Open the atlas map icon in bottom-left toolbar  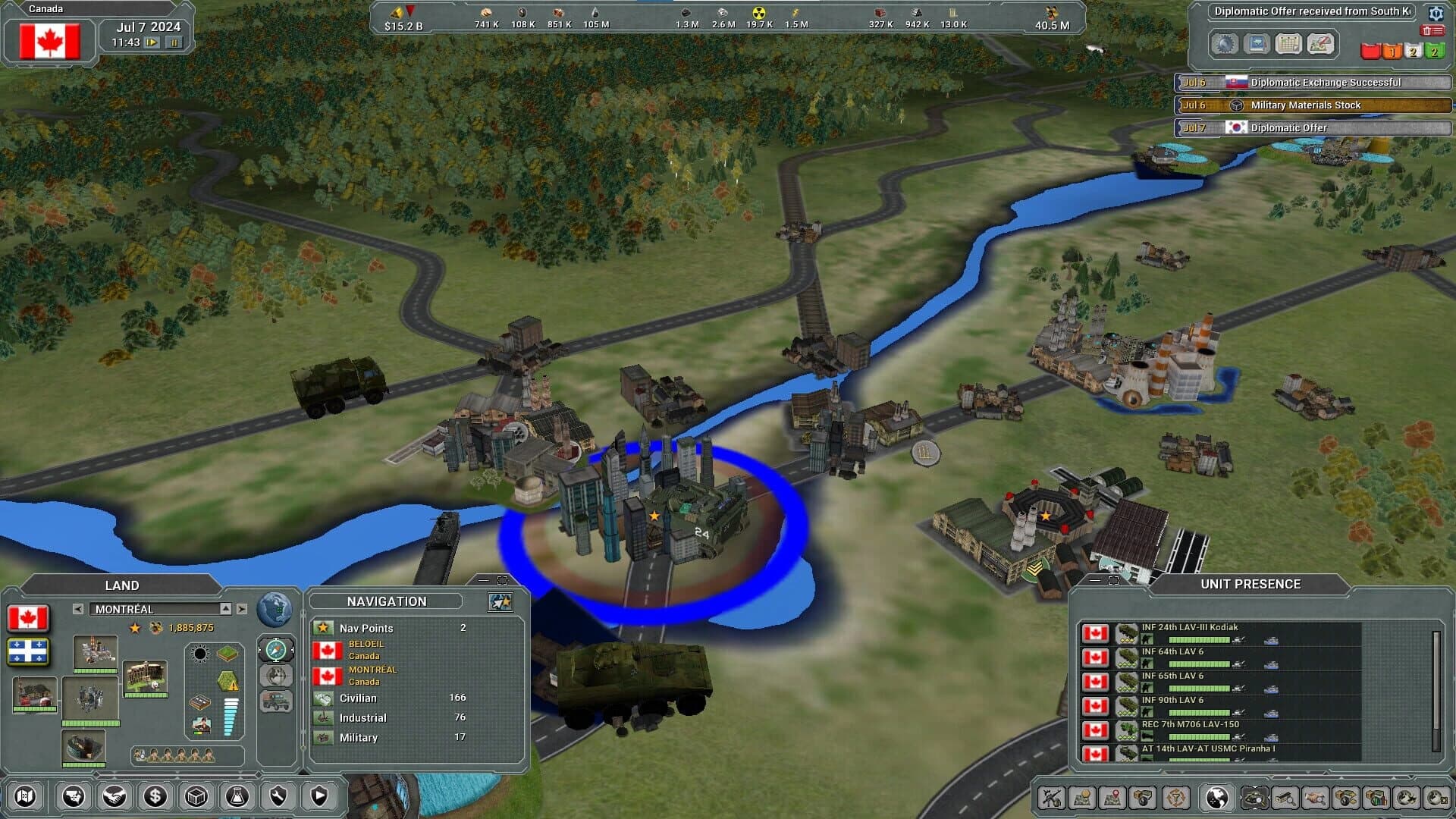click(26, 797)
